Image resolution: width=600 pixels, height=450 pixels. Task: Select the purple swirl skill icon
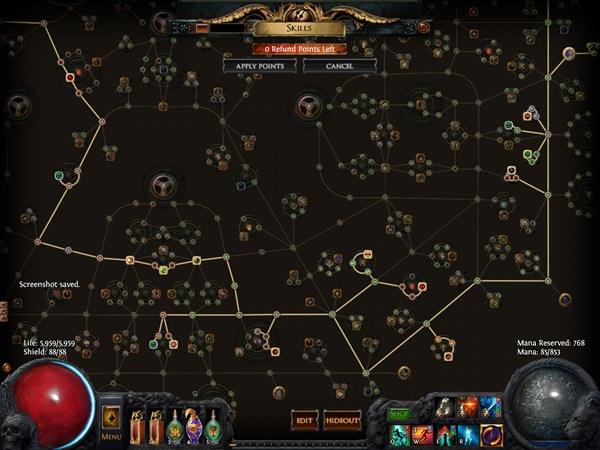pyautogui.click(x=491, y=434)
